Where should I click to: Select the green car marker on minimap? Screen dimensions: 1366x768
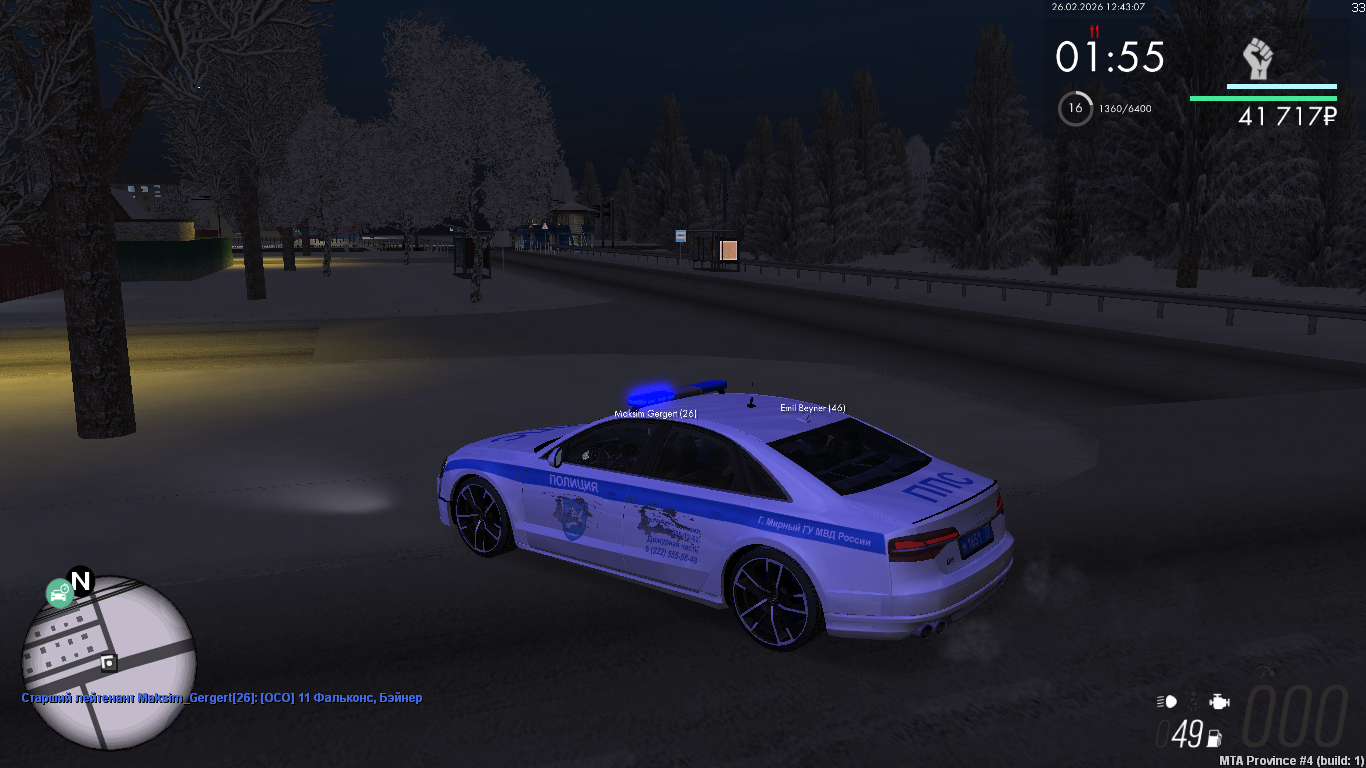point(59,594)
